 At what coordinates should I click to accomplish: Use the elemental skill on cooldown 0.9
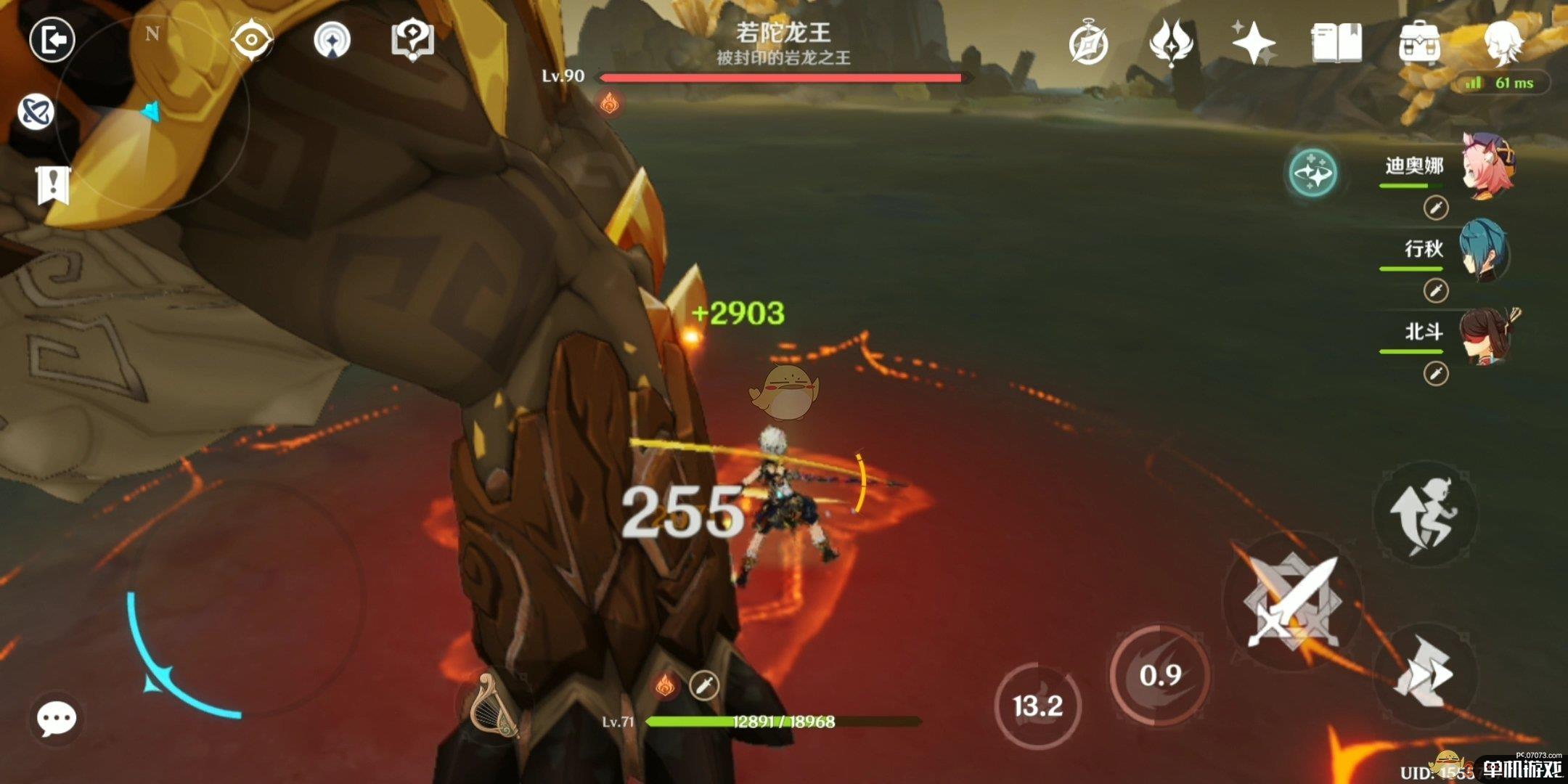[x=1159, y=675]
